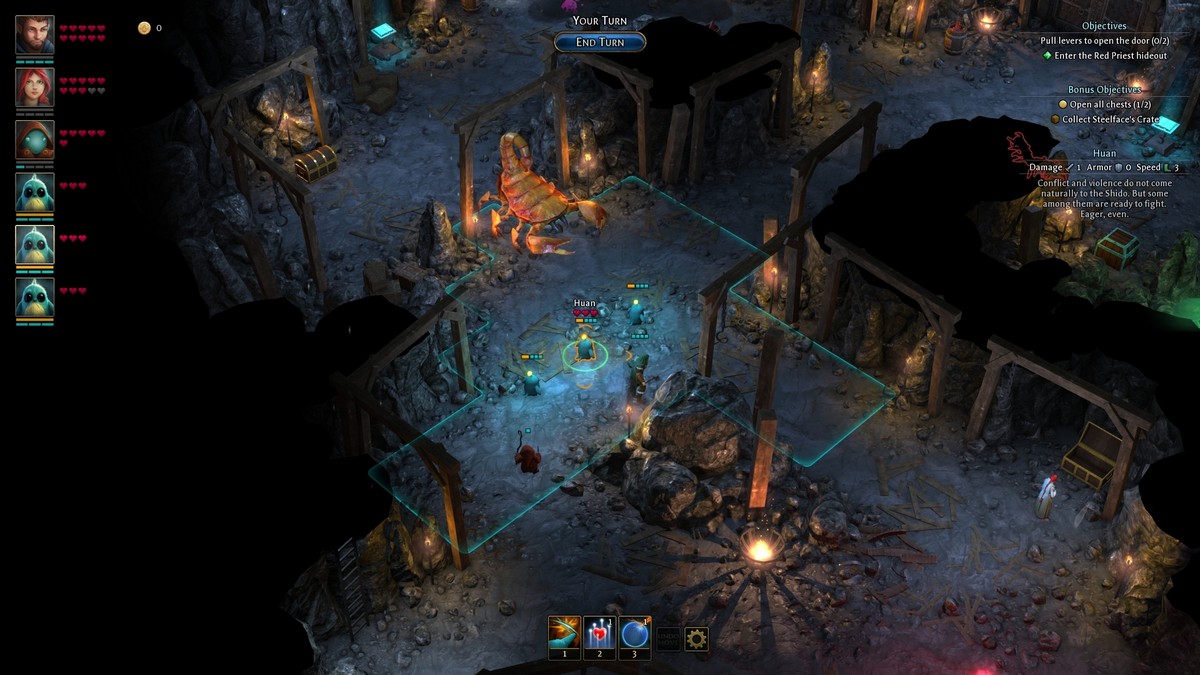Click the Pull levers objective entry
The height and width of the screenshot is (675, 1200).
click(x=1104, y=40)
